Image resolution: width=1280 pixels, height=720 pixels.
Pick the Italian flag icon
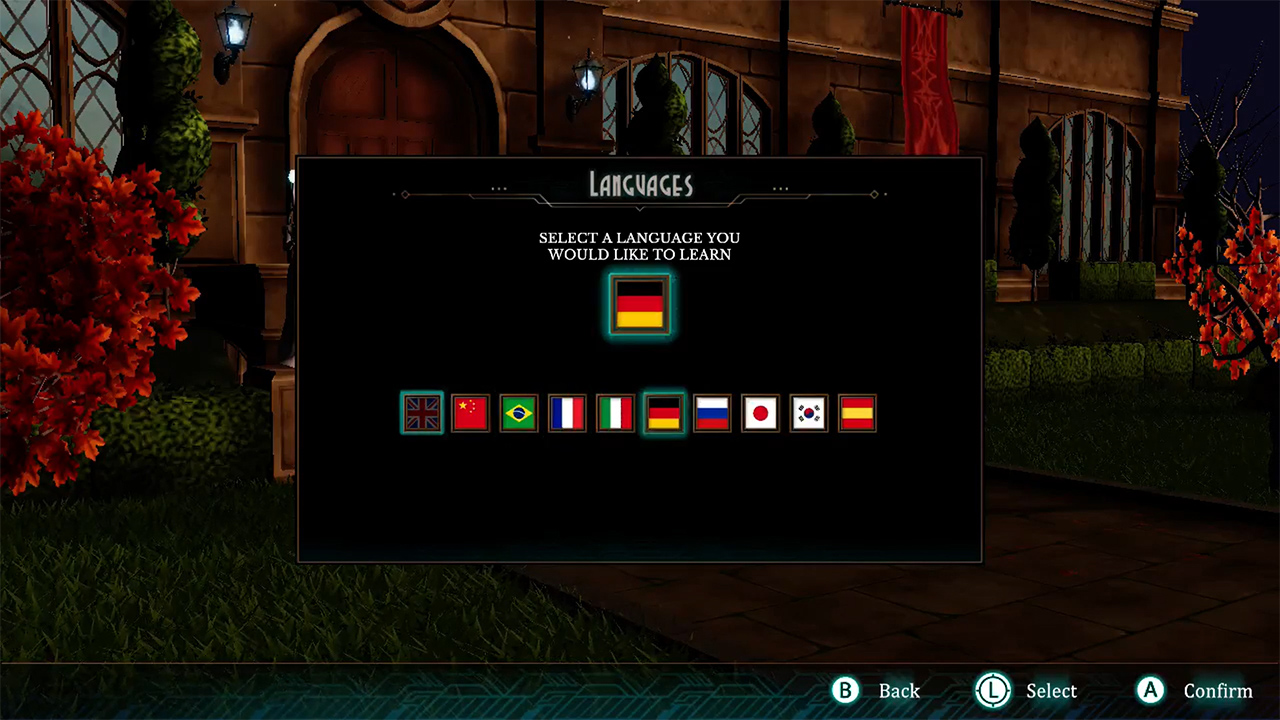(x=615, y=413)
